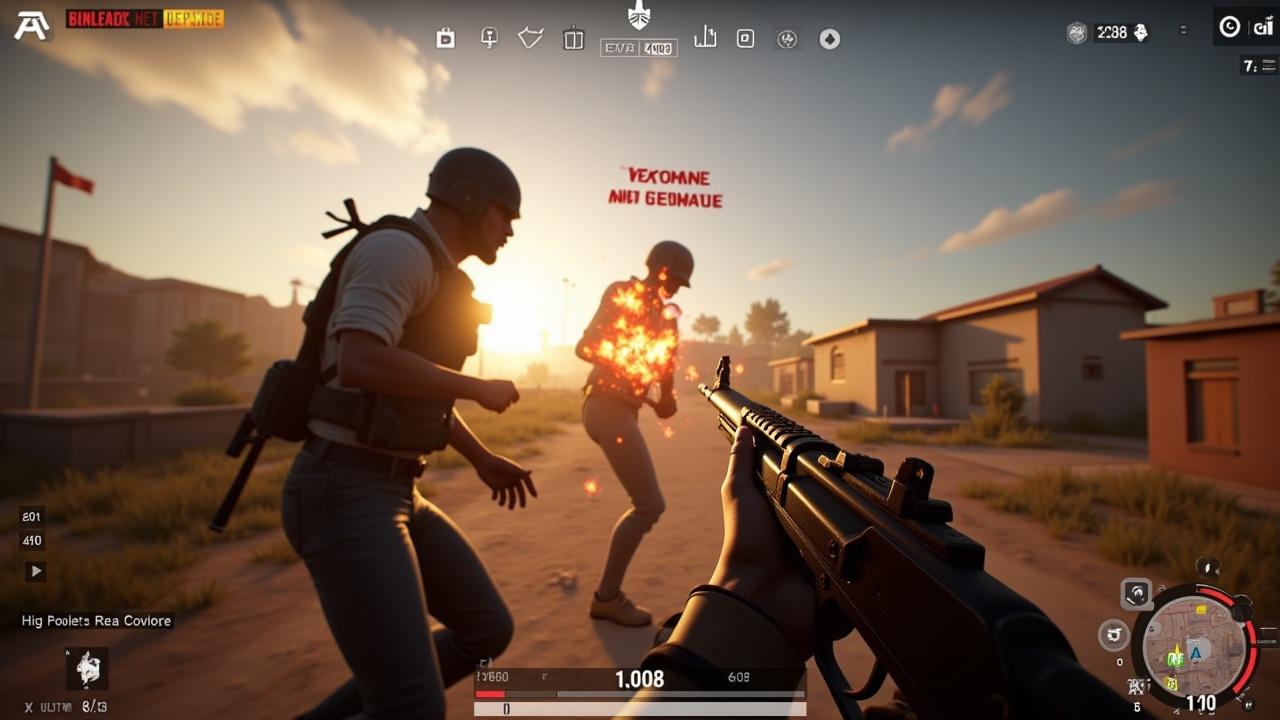This screenshot has height=720, width=1280.
Task: View the match statistics bar-chart icon
Action: [705, 38]
